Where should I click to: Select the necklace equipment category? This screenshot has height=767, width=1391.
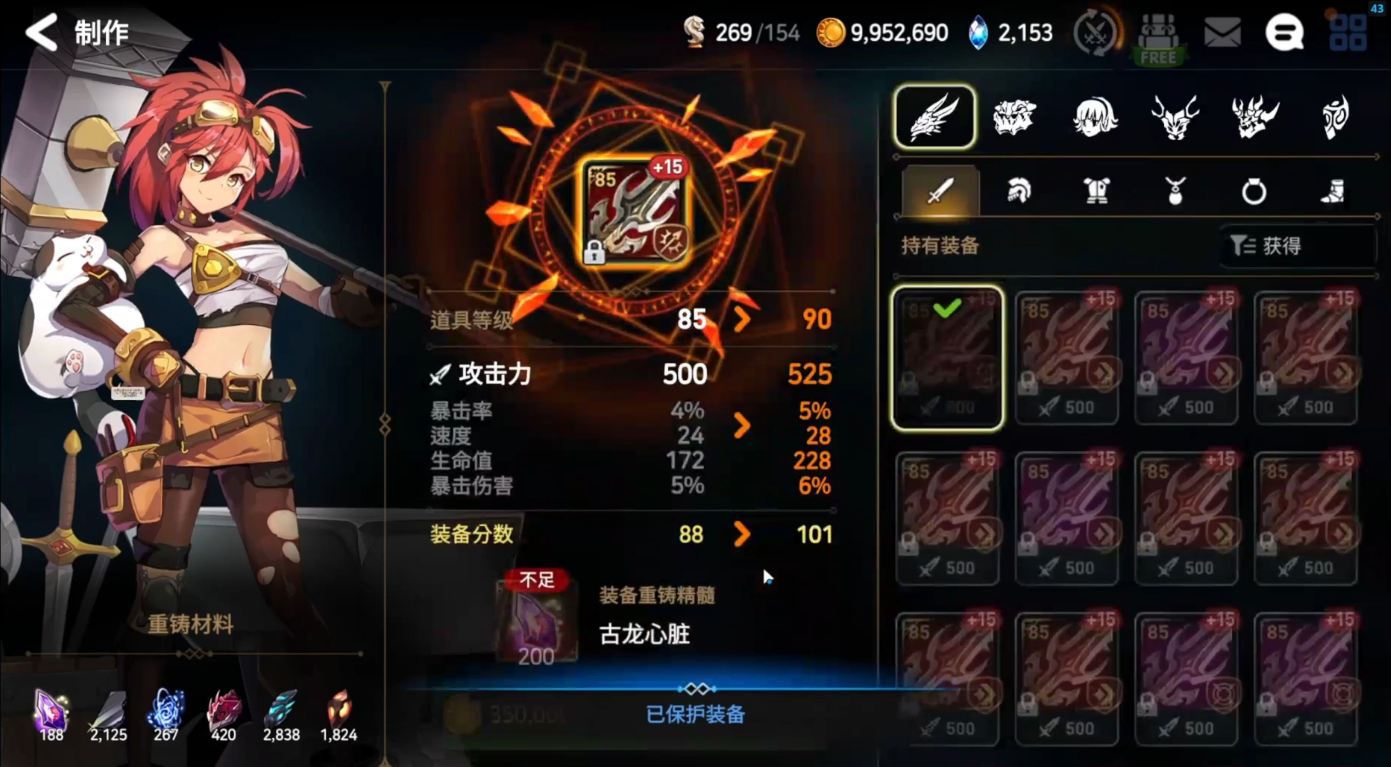pyautogui.click(x=1174, y=191)
